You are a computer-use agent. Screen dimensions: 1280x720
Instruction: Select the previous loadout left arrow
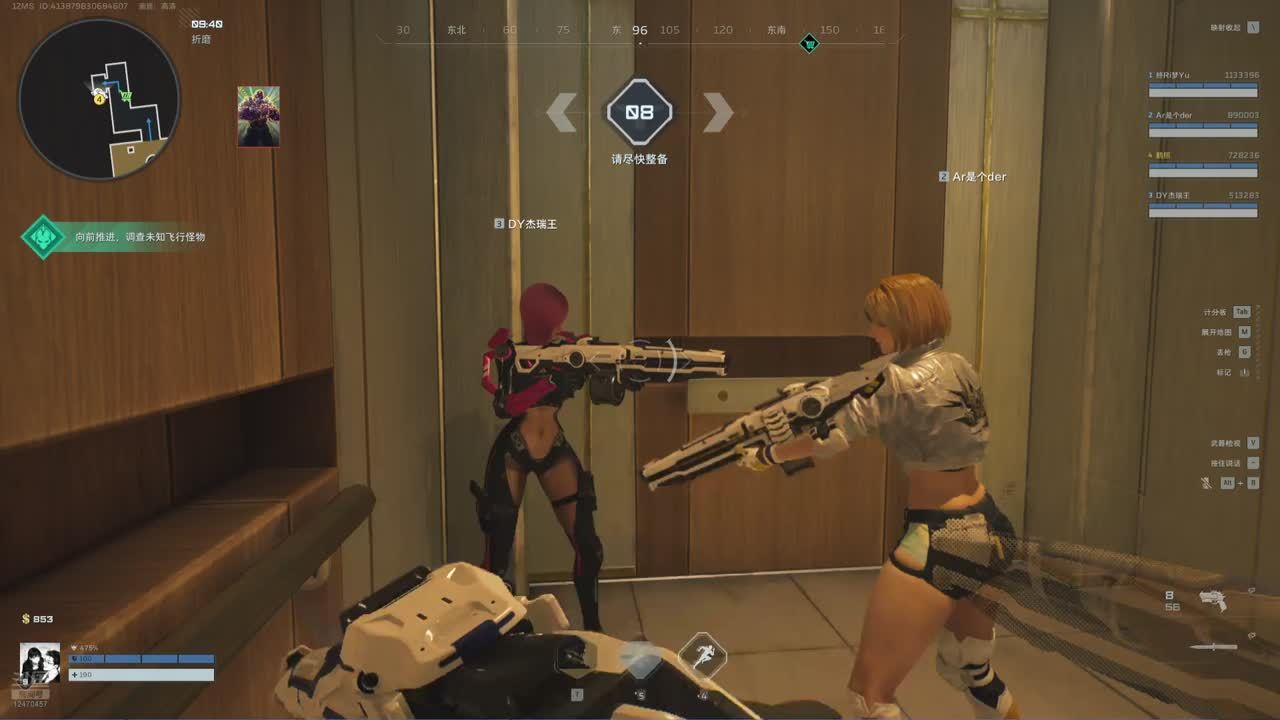(562, 112)
